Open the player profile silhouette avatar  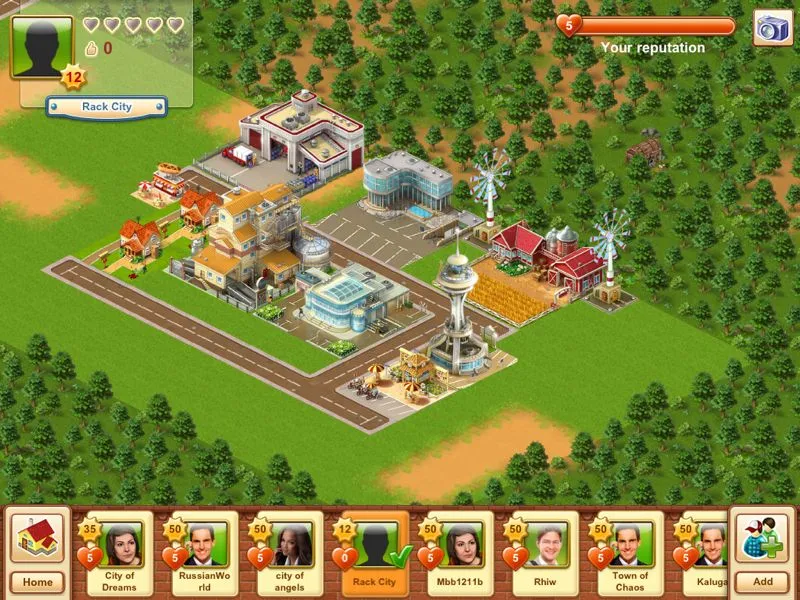click(x=41, y=45)
